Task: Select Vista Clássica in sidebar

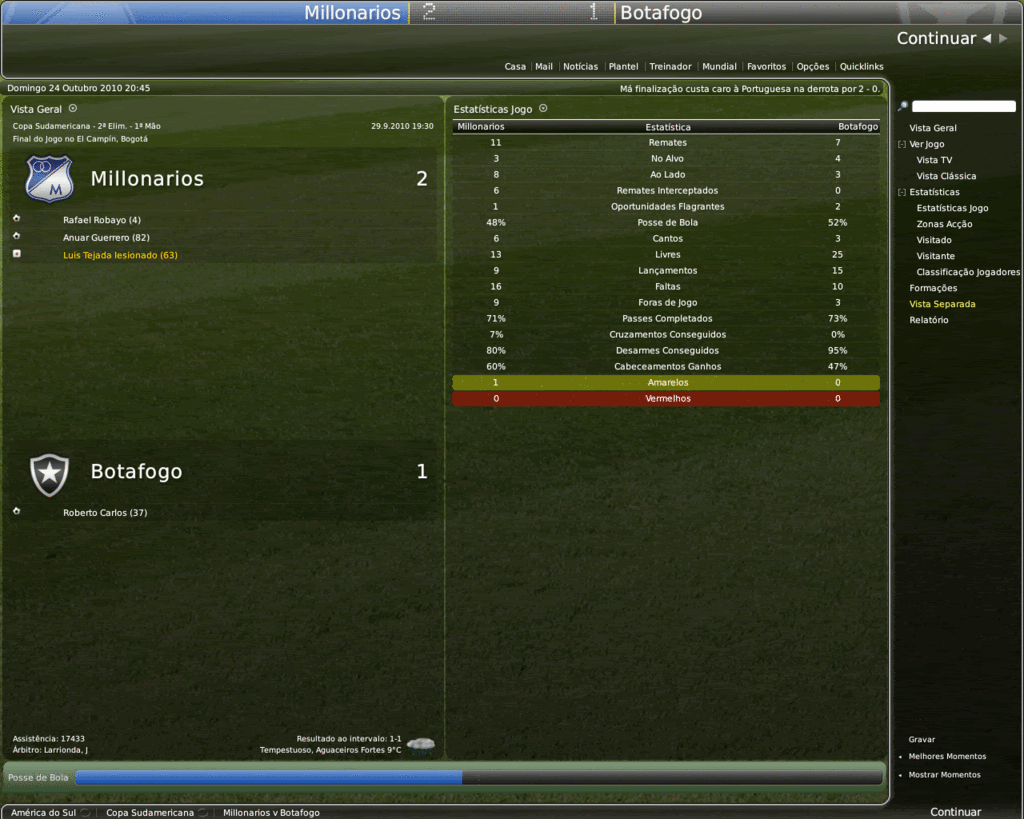Action: [x=946, y=176]
